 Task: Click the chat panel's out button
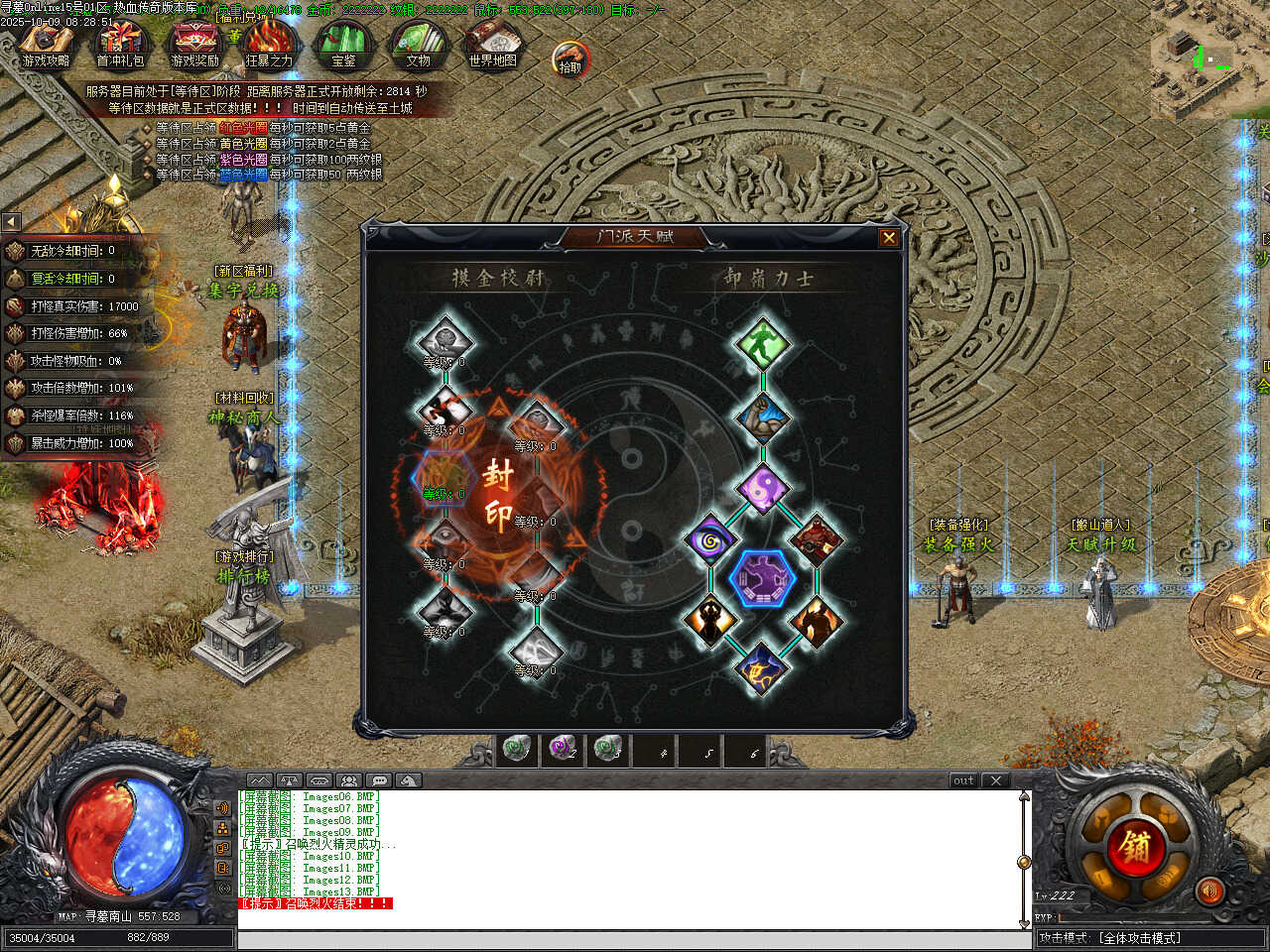963,780
